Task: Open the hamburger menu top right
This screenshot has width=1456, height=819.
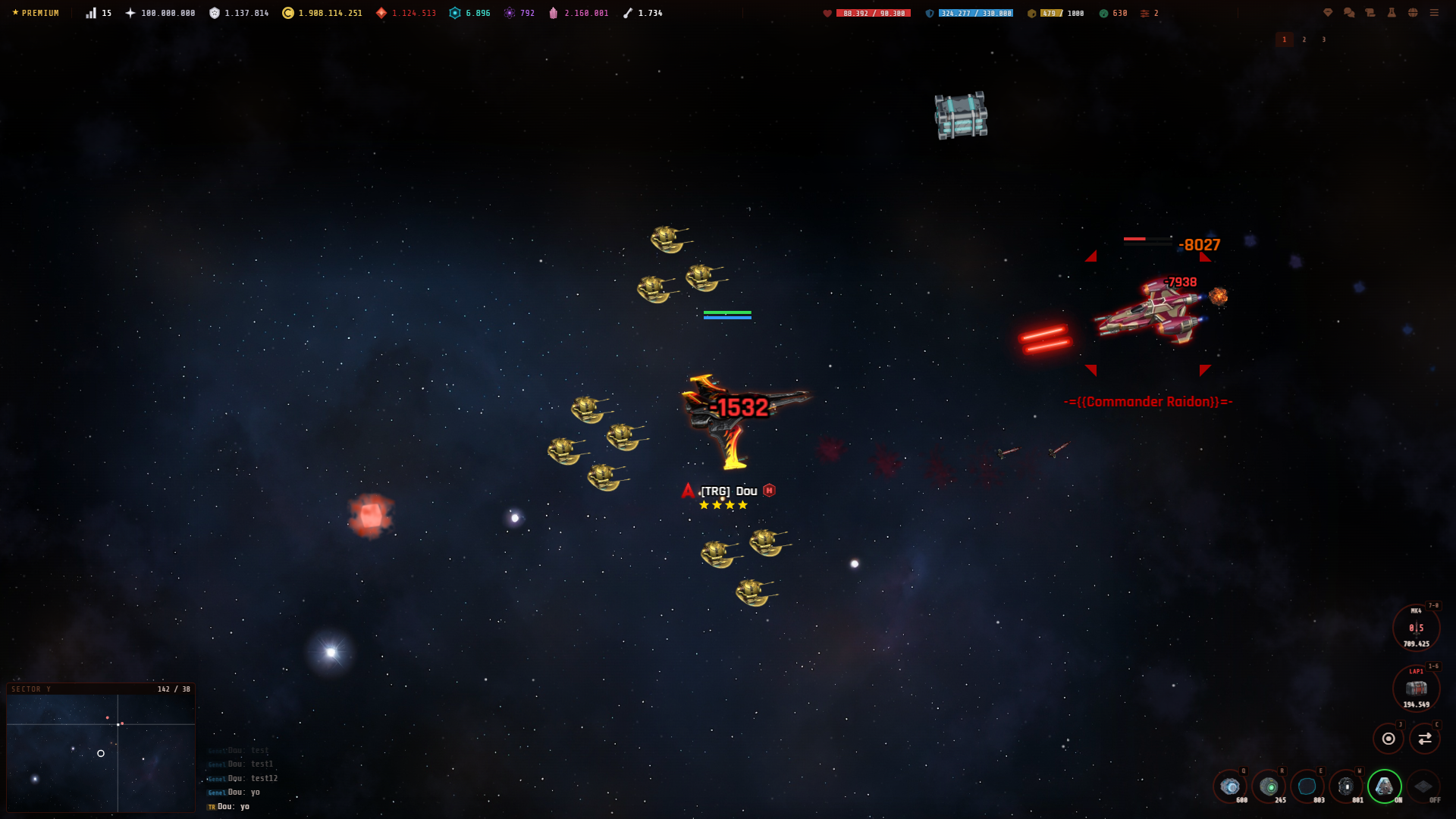Action: click(x=1435, y=13)
